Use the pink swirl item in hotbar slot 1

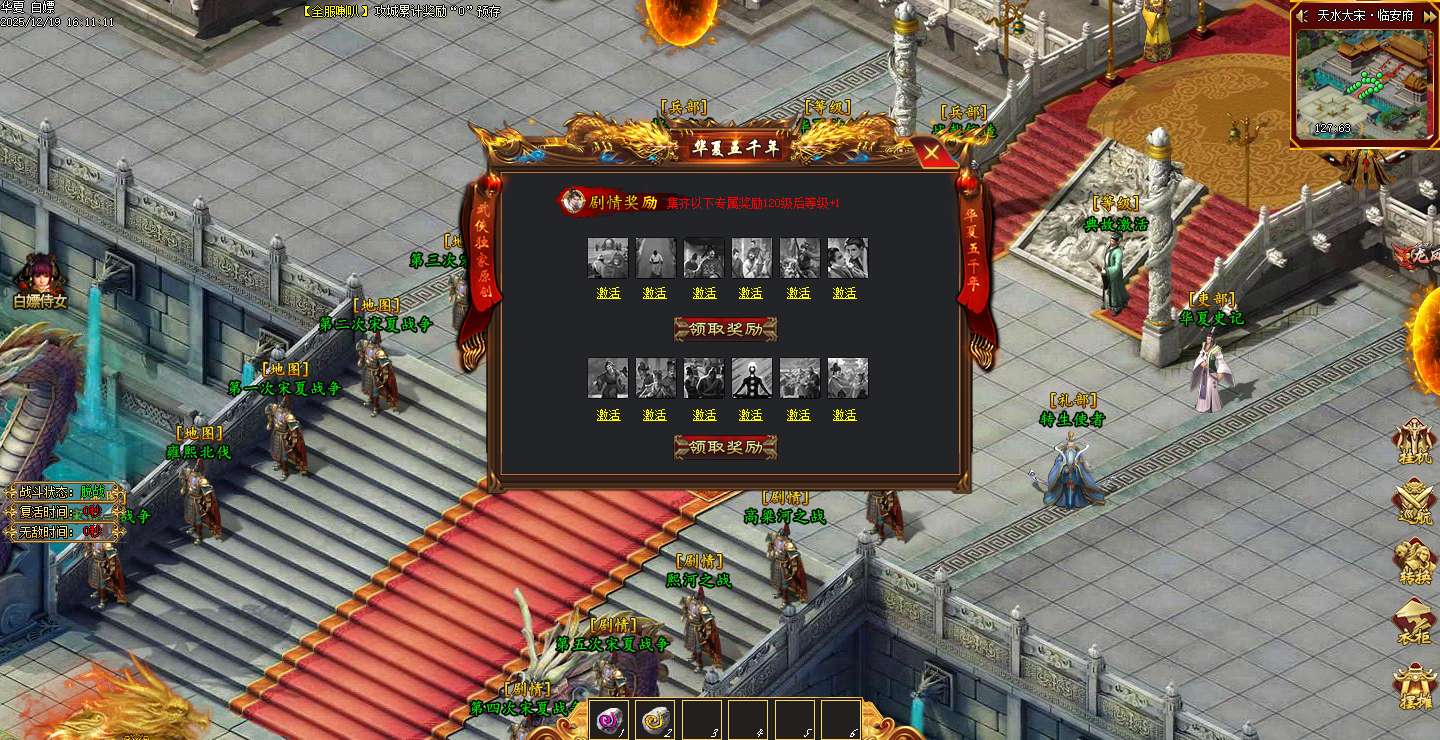click(607, 718)
